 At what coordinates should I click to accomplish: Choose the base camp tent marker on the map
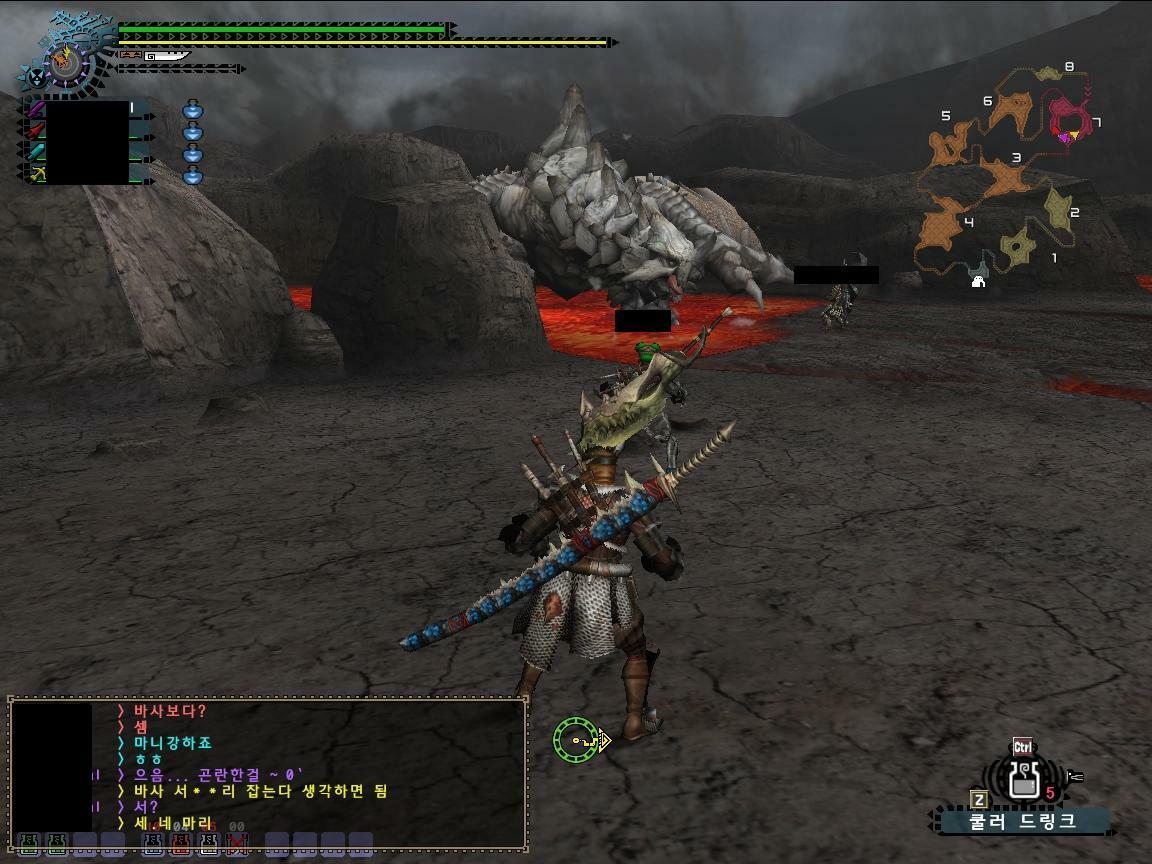click(x=978, y=282)
